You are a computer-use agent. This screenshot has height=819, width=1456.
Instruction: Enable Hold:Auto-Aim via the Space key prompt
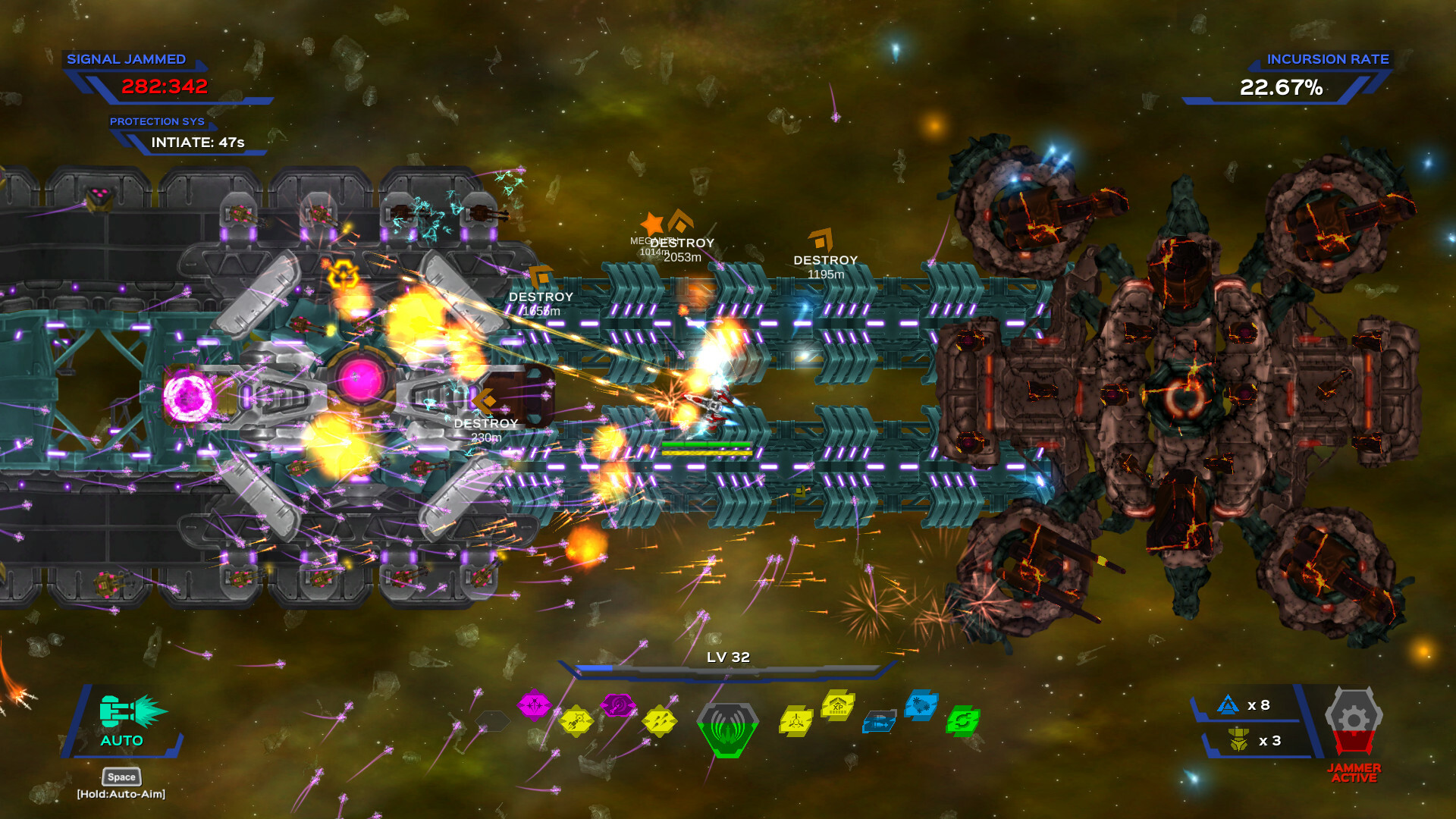coord(121,777)
